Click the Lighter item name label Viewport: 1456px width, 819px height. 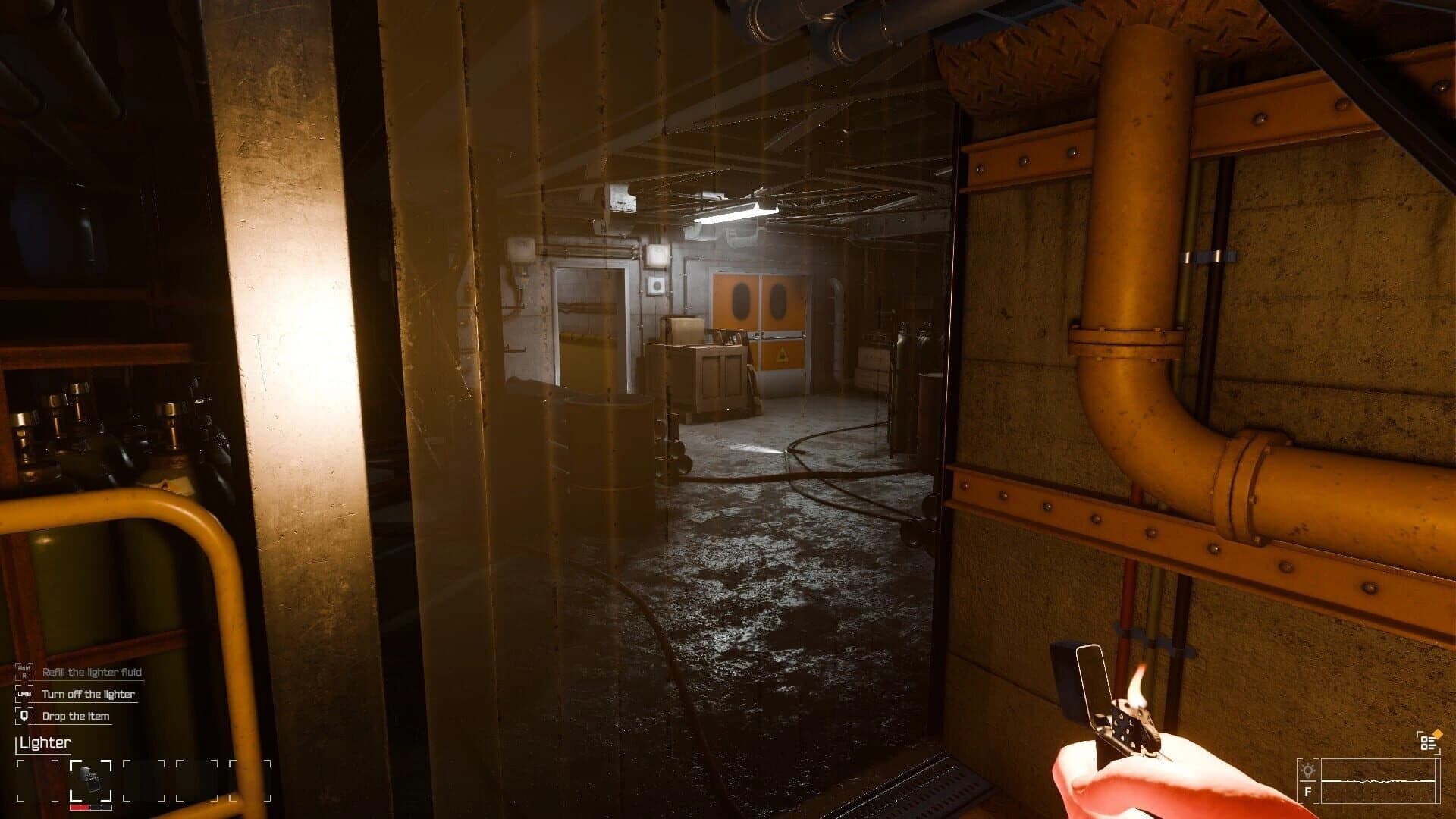(45, 742)
